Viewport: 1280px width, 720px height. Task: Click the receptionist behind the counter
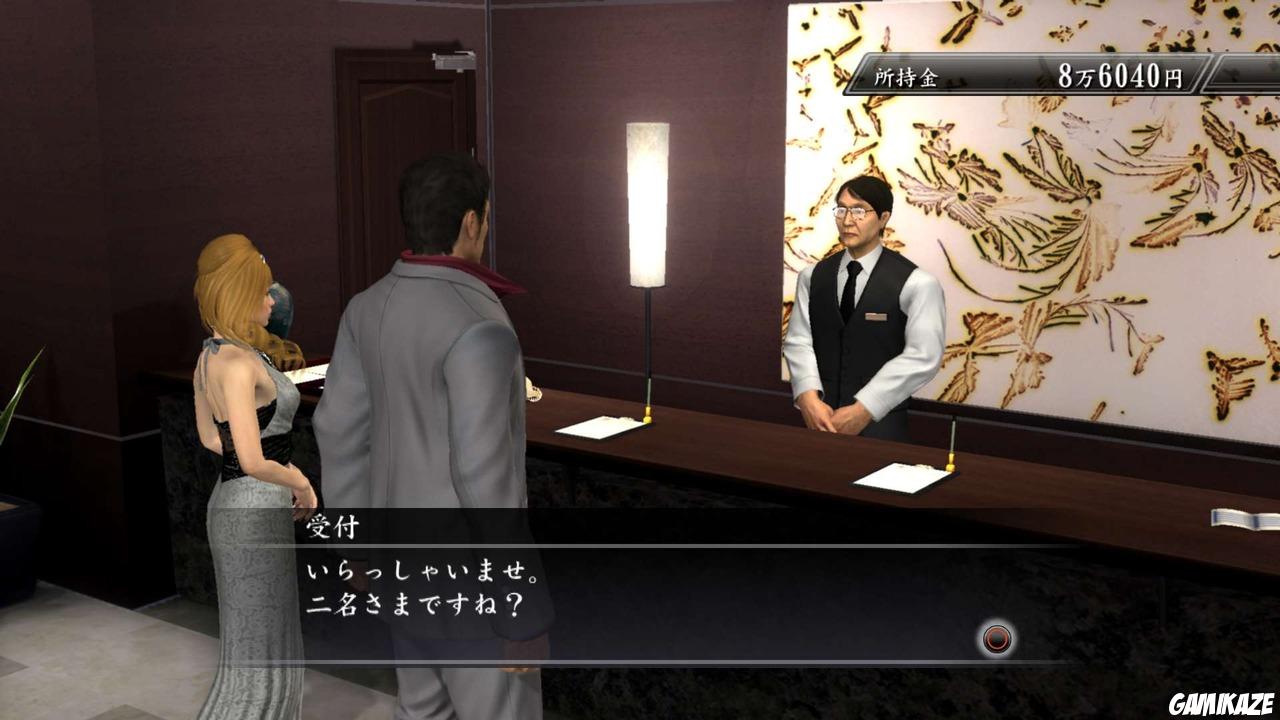coord(865,300)
